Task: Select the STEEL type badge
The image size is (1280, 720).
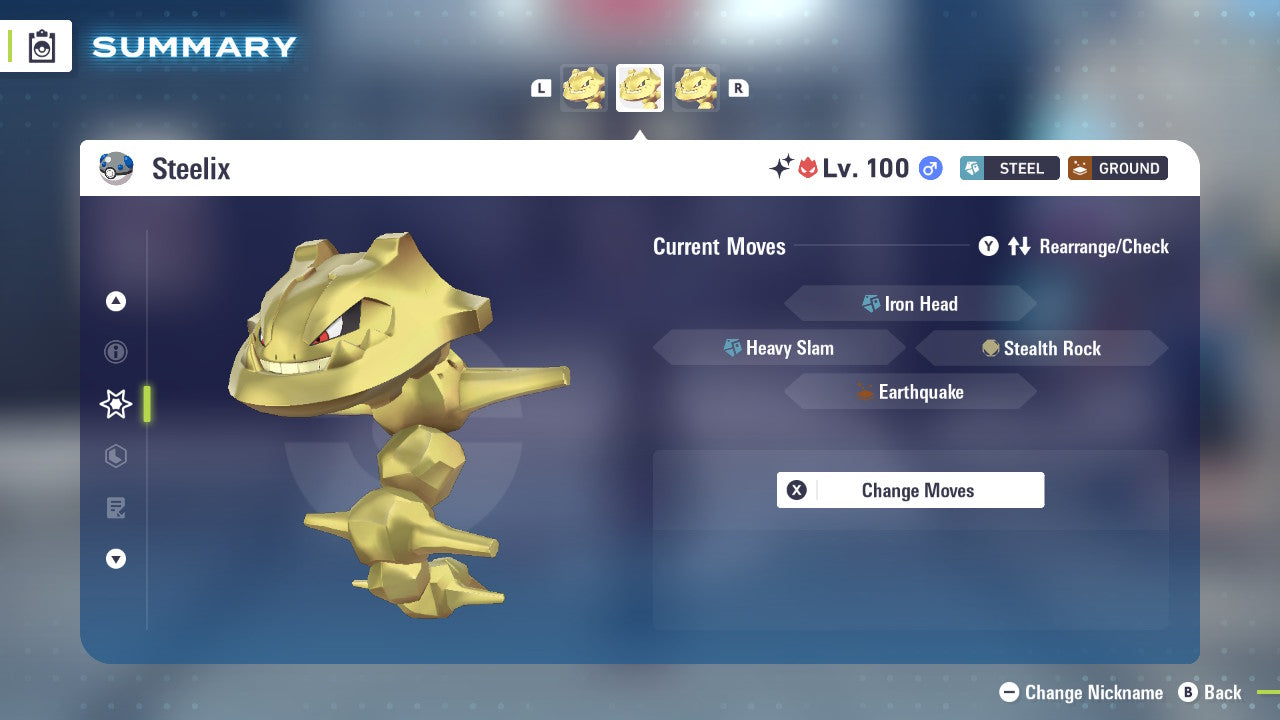Action: click(x=1009, y=168)
